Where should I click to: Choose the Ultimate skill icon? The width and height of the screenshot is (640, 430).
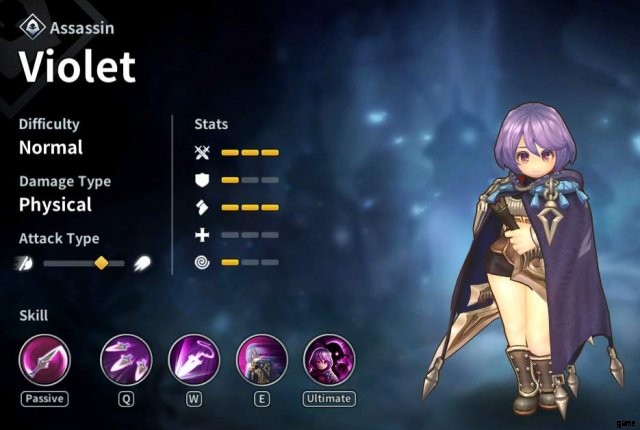[329, 361]
